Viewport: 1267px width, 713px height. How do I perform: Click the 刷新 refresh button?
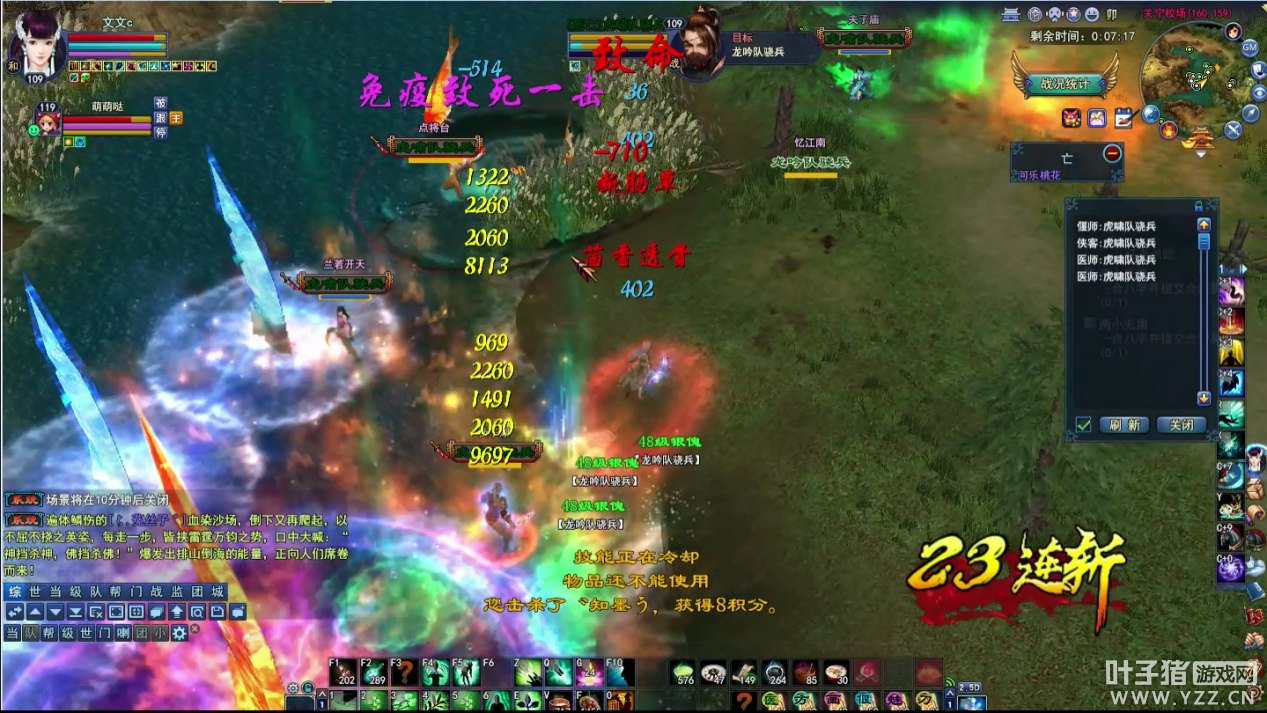pos(1124,424)
